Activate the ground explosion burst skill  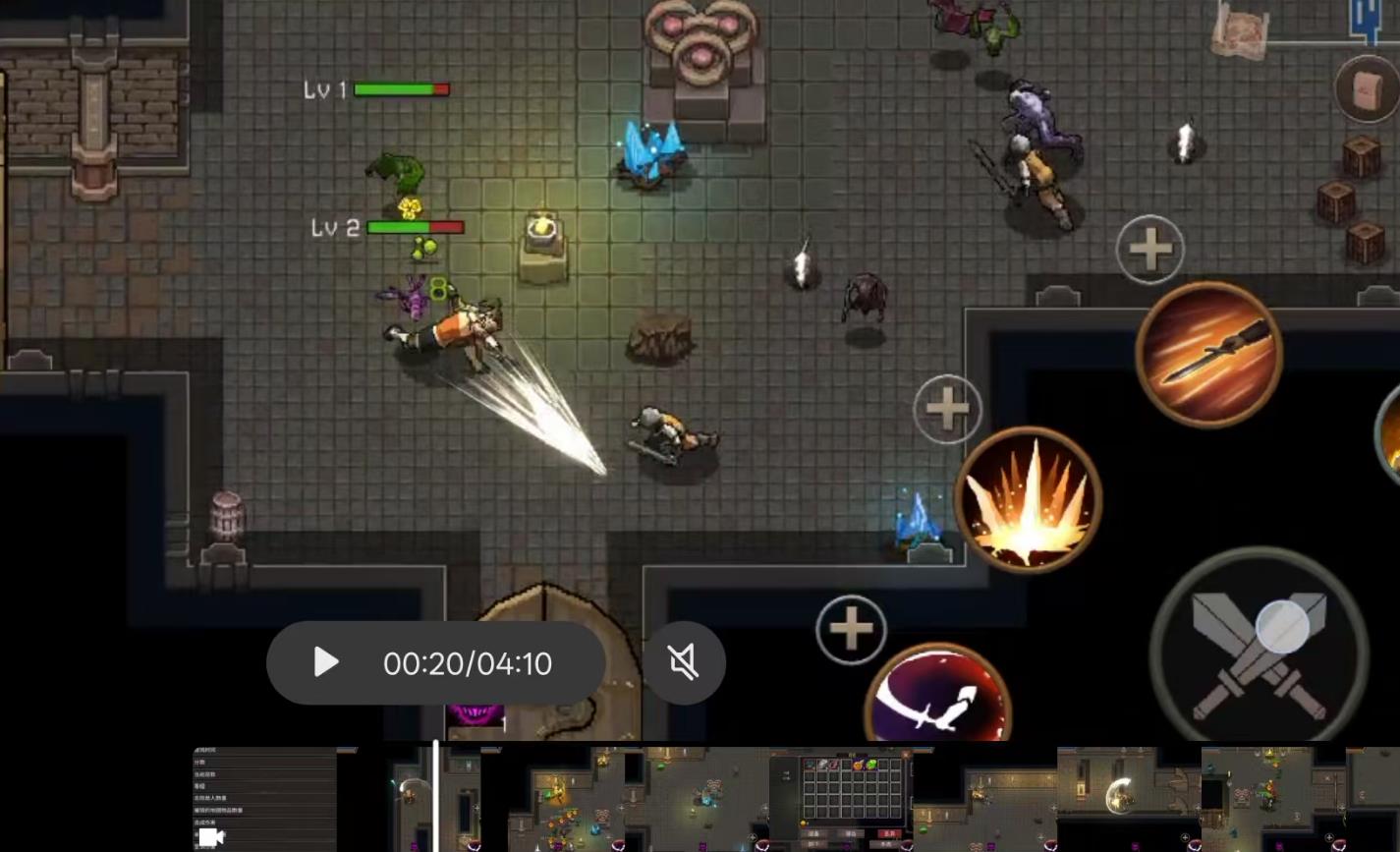1028,500
